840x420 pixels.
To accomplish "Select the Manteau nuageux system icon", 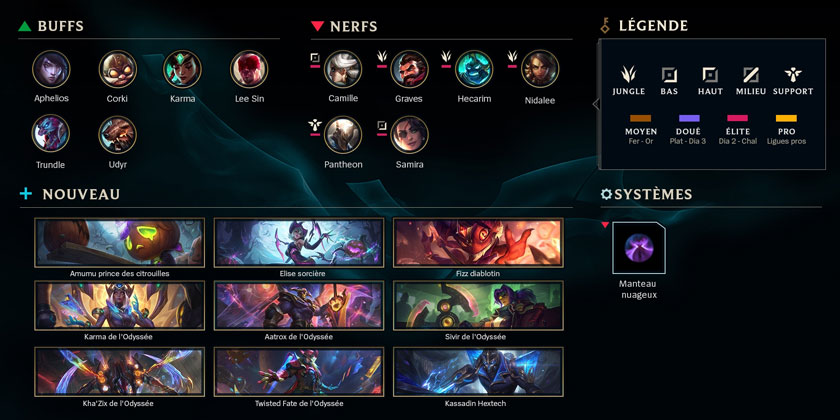I will [638, 248].
